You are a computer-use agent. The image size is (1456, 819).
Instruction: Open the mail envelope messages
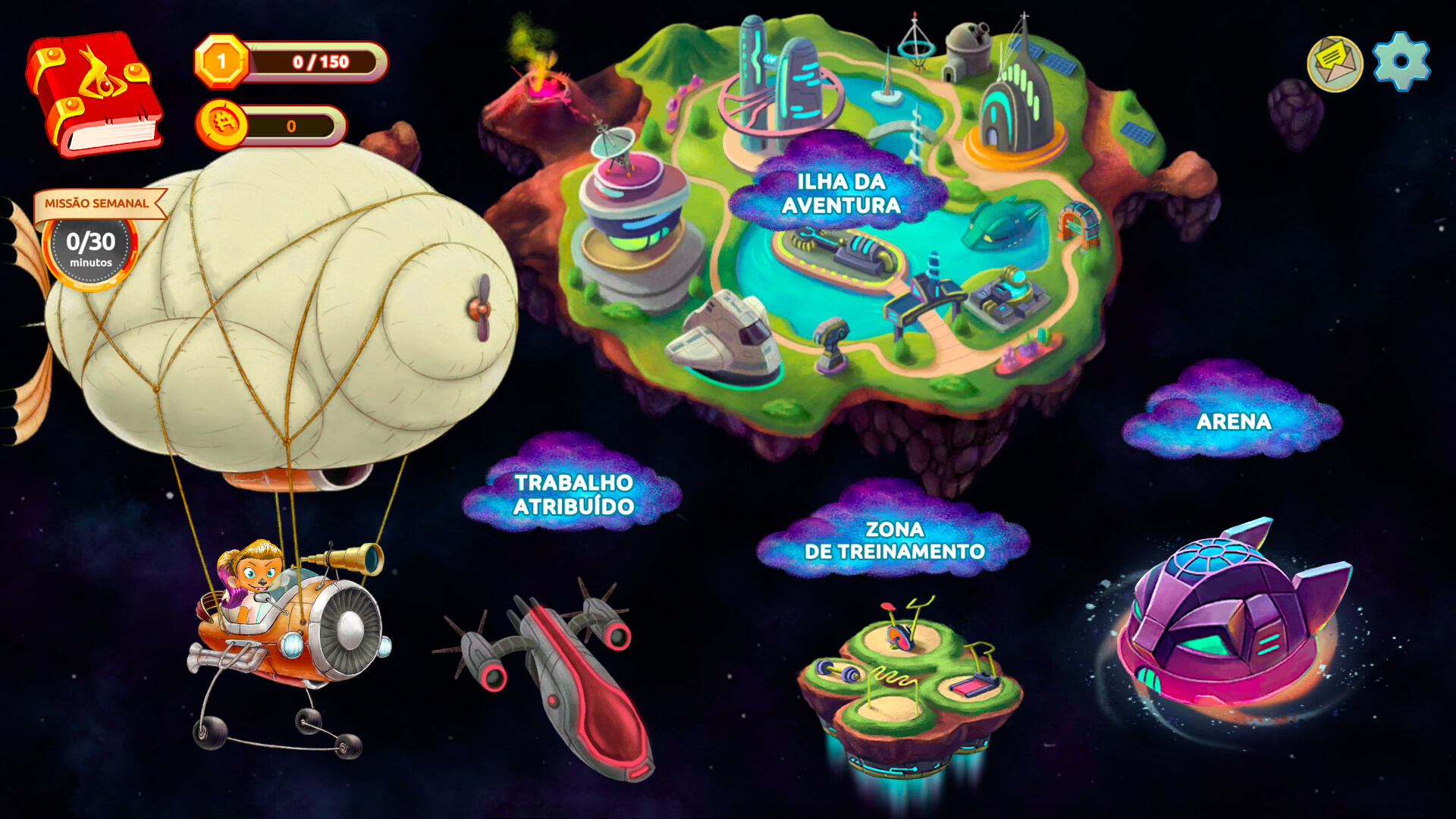pos(1335,64)
